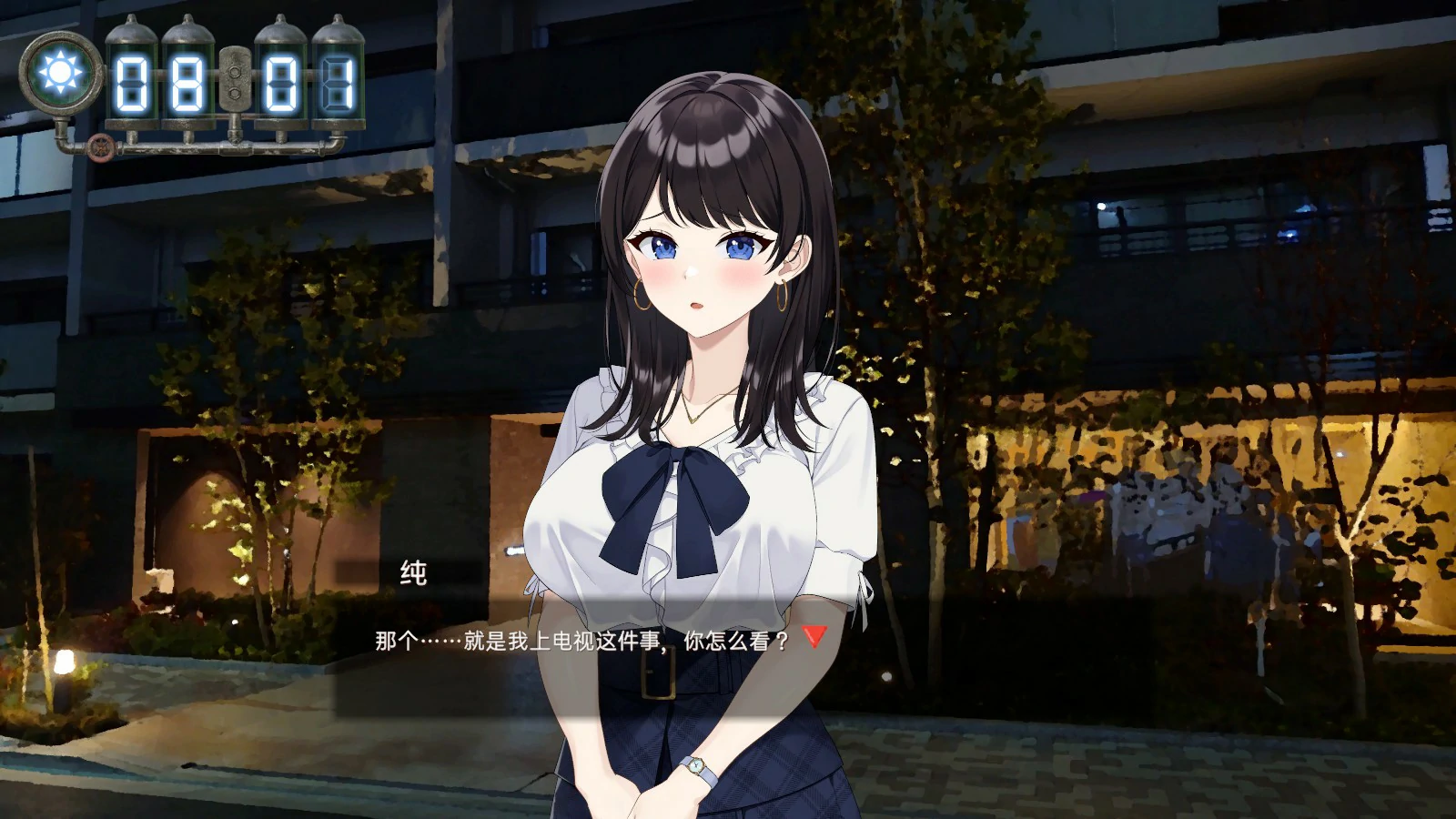Click the character's wristwatch
This screenshot has width=1456, height=819.
click(x=697, y=767)
